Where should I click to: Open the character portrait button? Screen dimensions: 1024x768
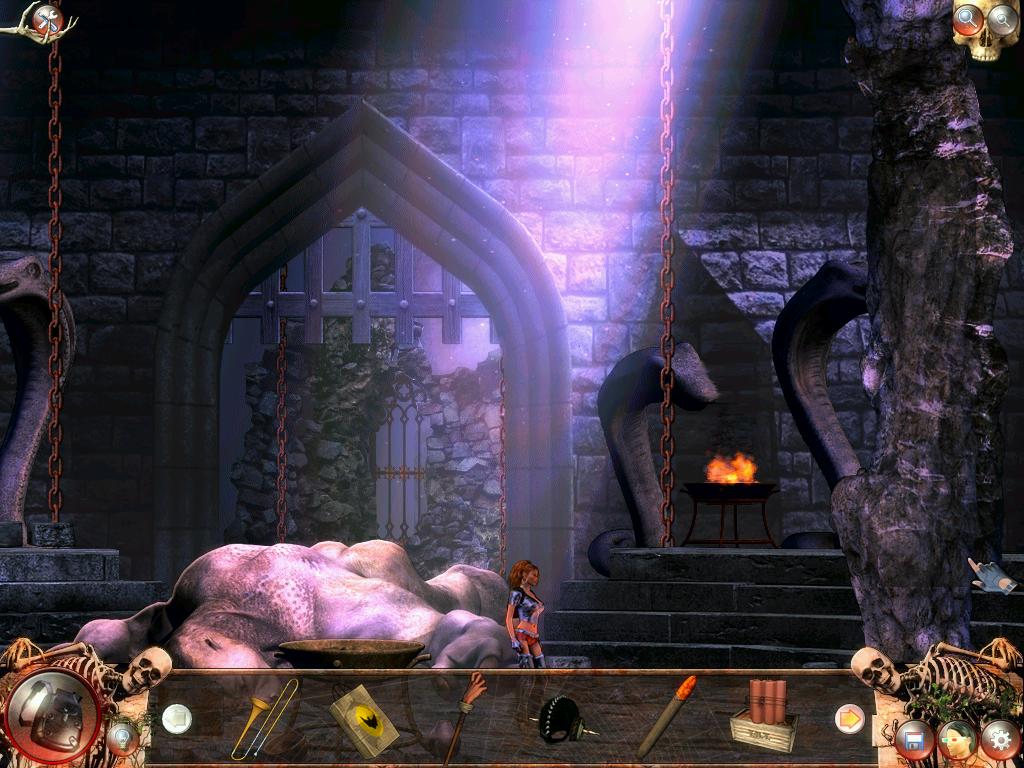pyautogui.click(x=957, y=740)
